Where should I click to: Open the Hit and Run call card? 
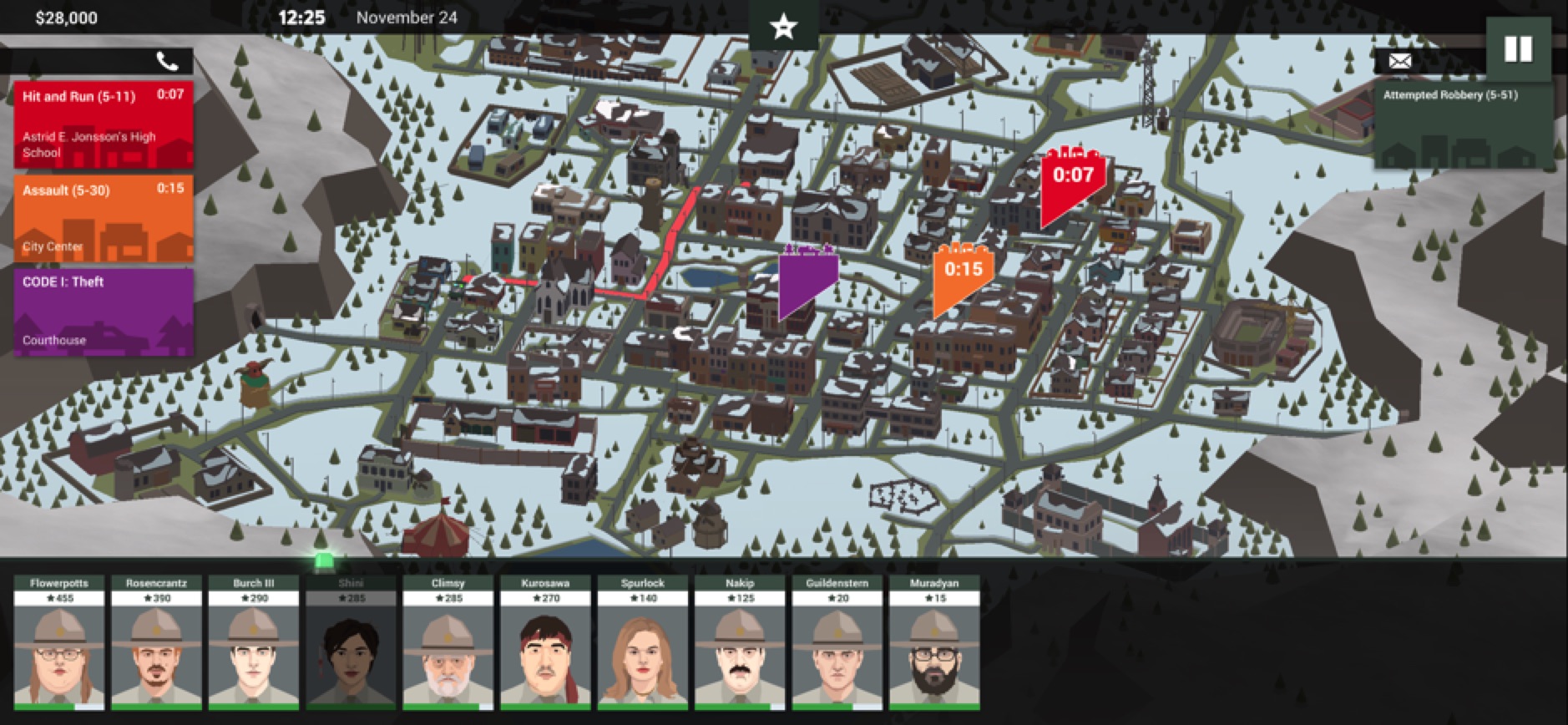[x=104, y=124]
